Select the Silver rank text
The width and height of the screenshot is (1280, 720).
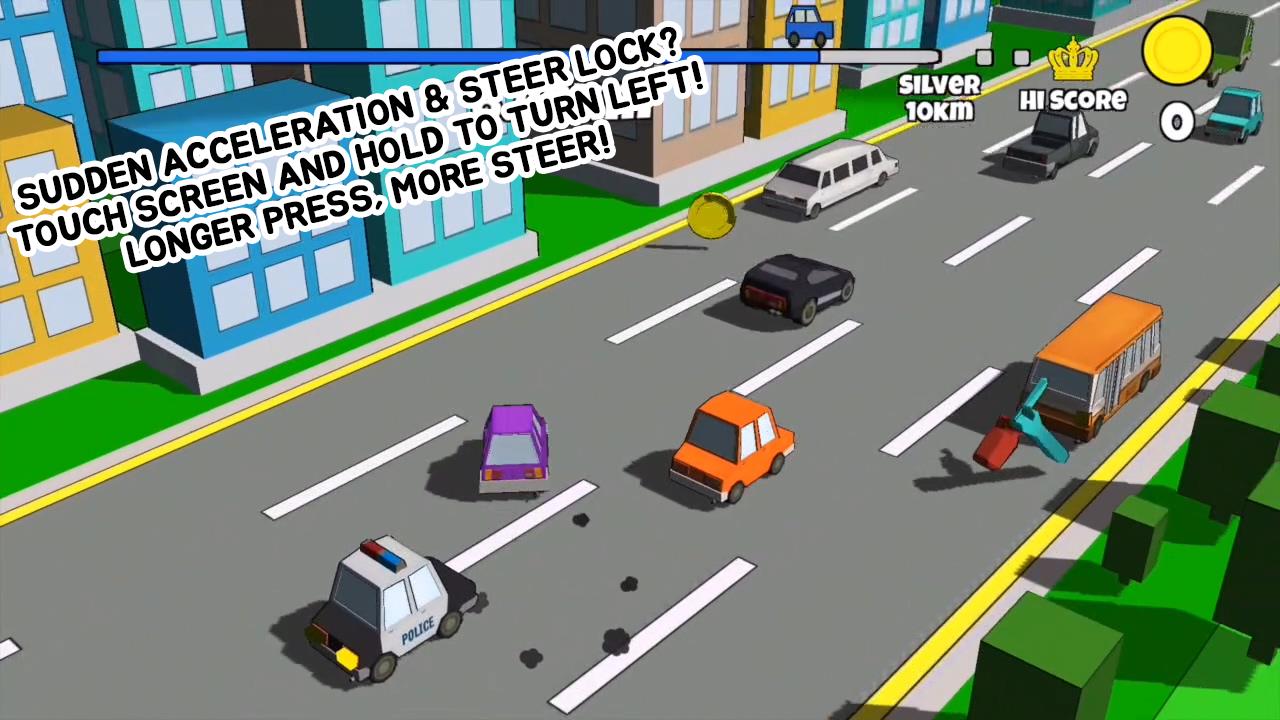(938, 84)
